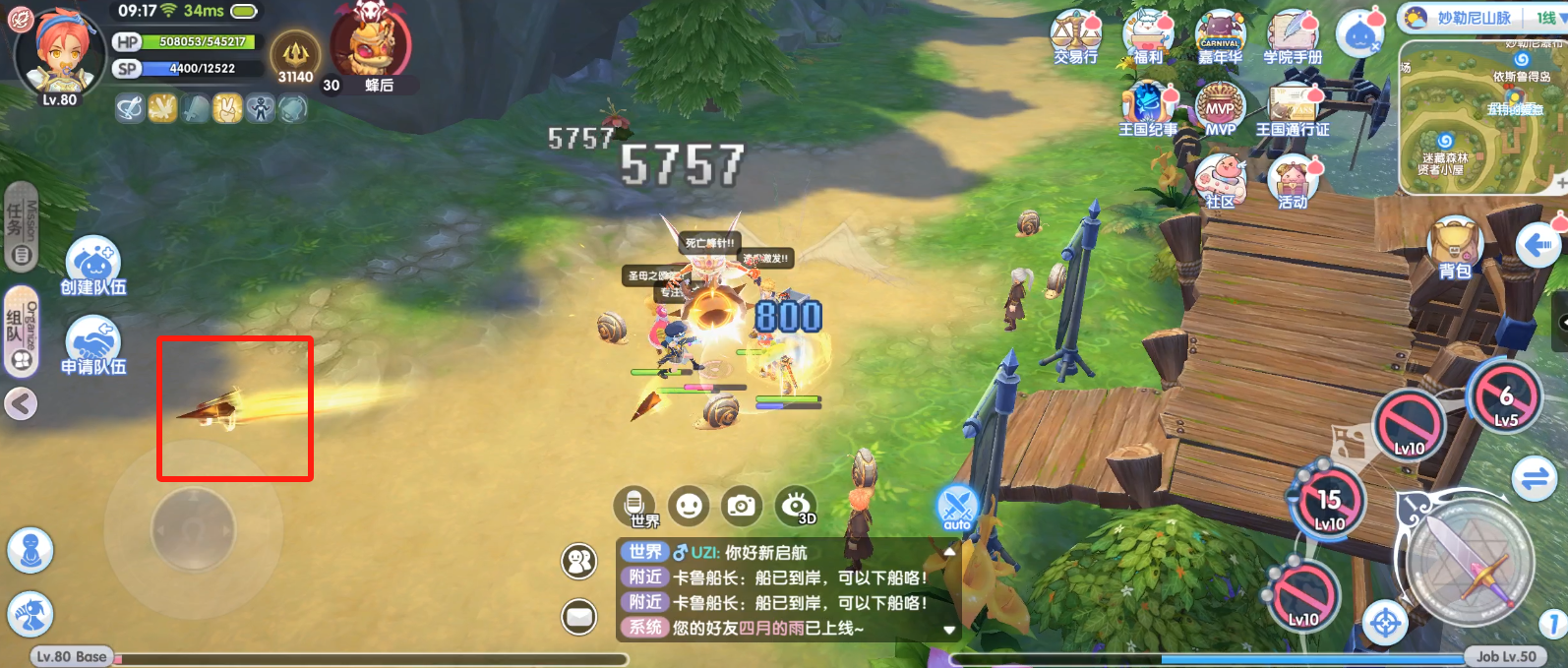Screen dimensions: 1568x668
Task: Click 申请队伍 to apply for party
Action: (93, 345)
